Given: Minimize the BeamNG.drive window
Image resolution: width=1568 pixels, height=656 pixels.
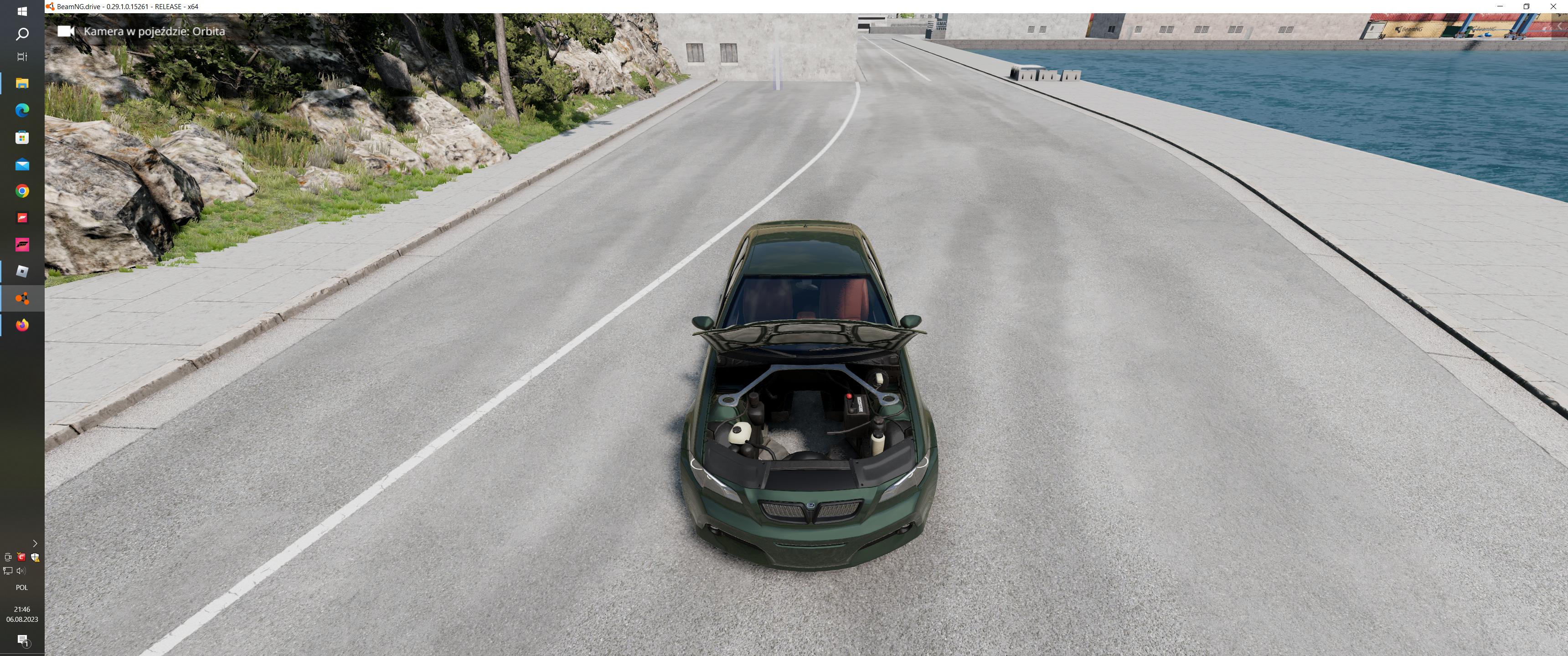Looking at the screenshot, I should coord(1500,6).
